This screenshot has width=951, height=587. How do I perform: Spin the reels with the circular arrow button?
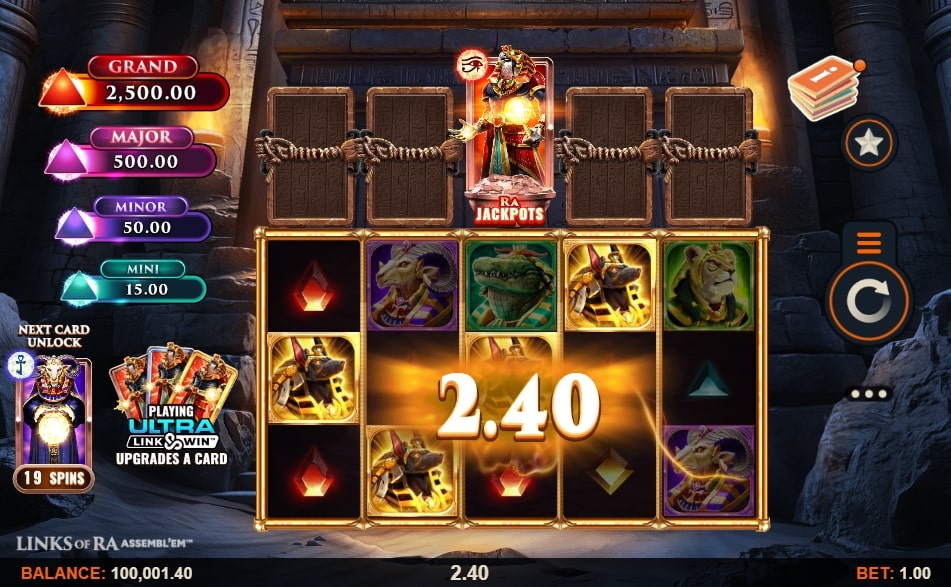pos(867,300)
